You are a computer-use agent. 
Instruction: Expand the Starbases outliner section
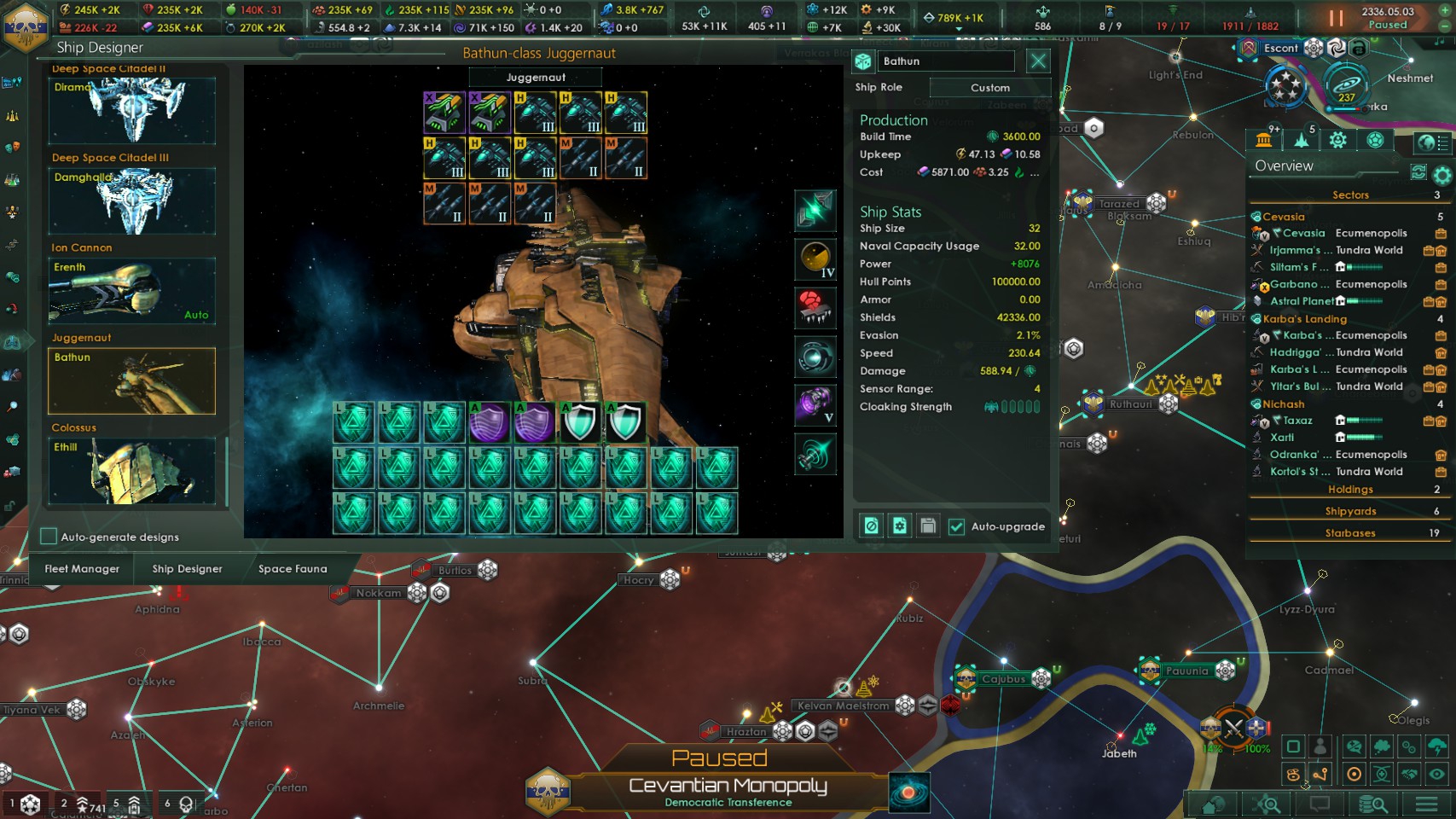1349,533
